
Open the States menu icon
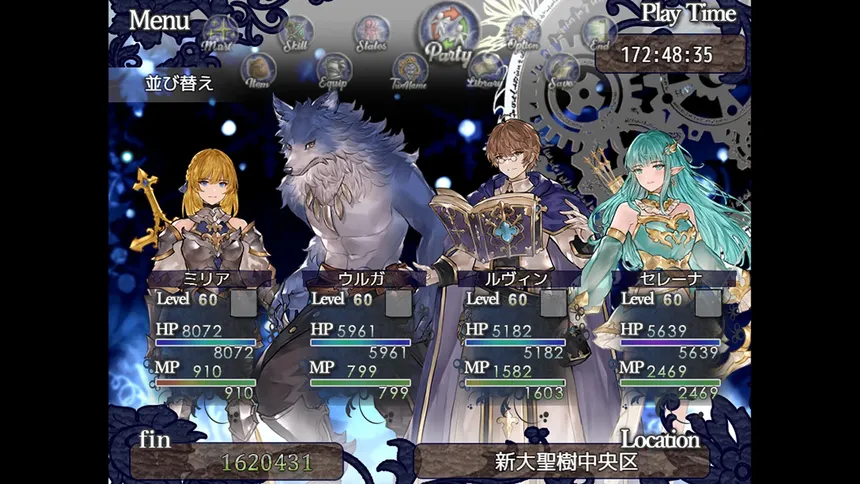(x=371, y=33)
